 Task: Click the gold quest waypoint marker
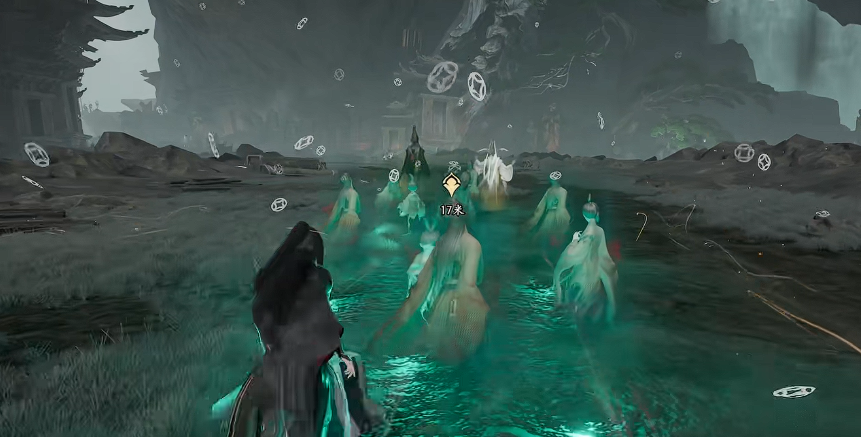point(451,185)
